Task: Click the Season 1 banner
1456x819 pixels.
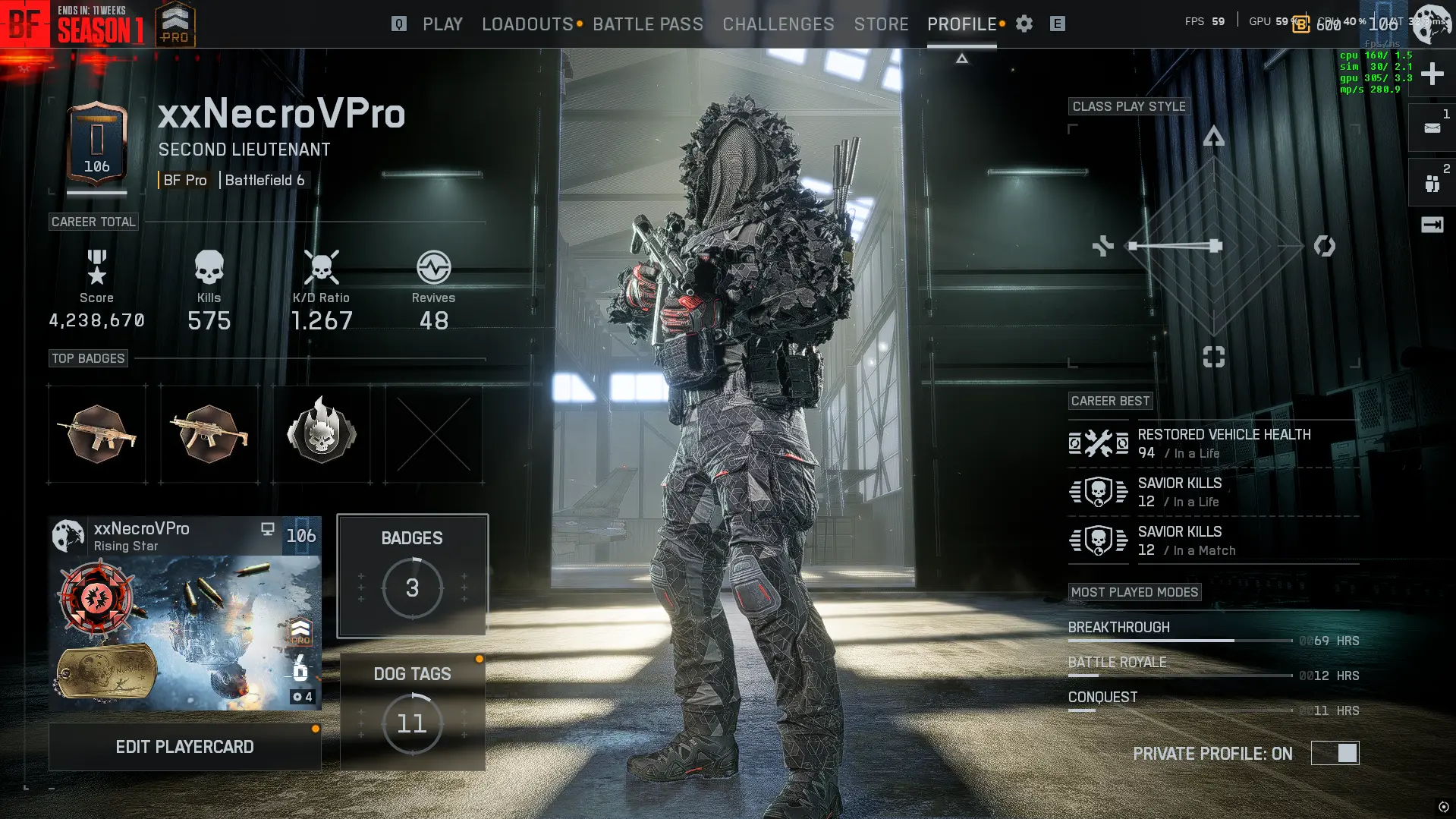Action: click(100, 24)
